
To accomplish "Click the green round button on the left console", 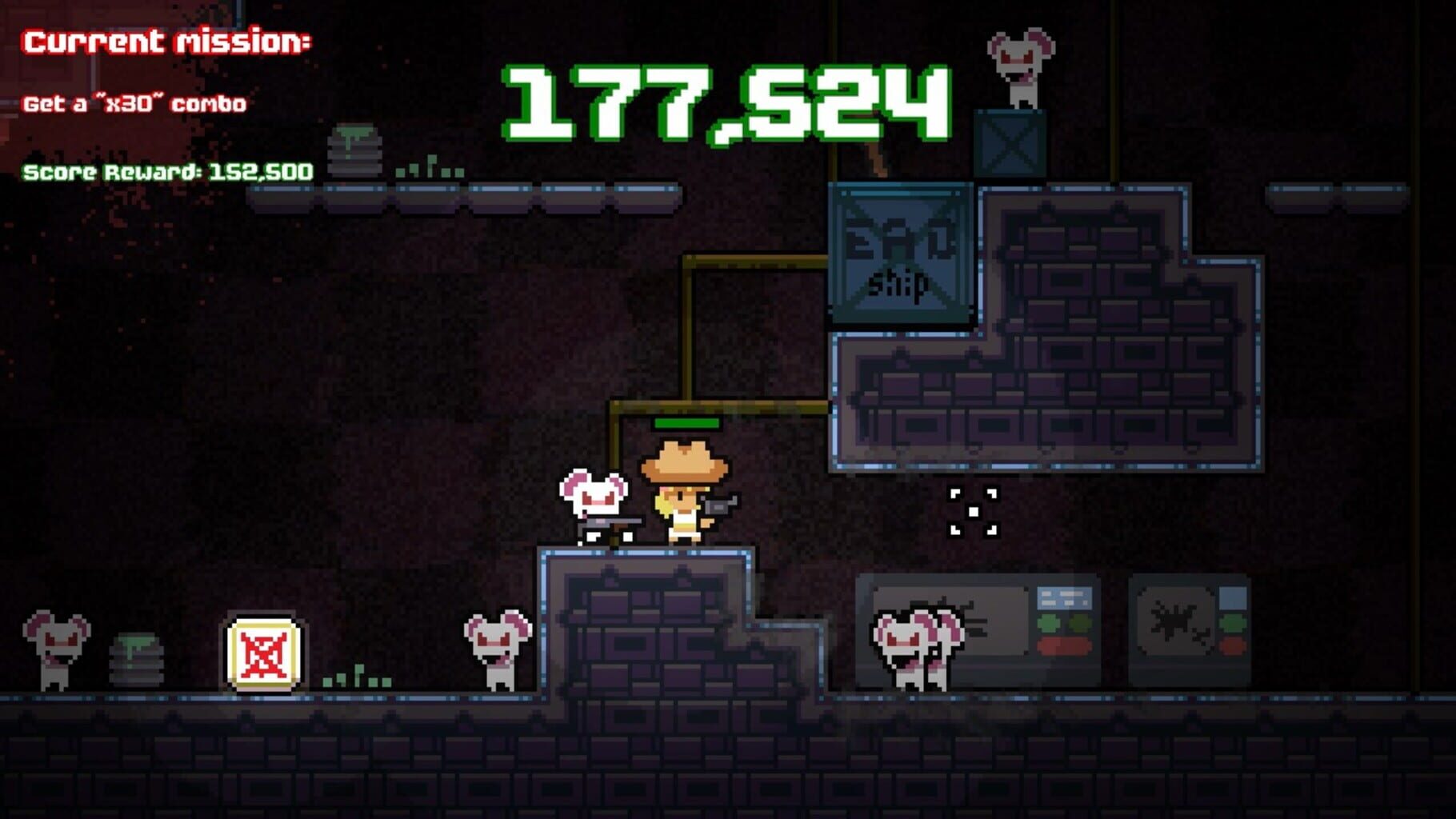I will click(x=1048, y=621).
